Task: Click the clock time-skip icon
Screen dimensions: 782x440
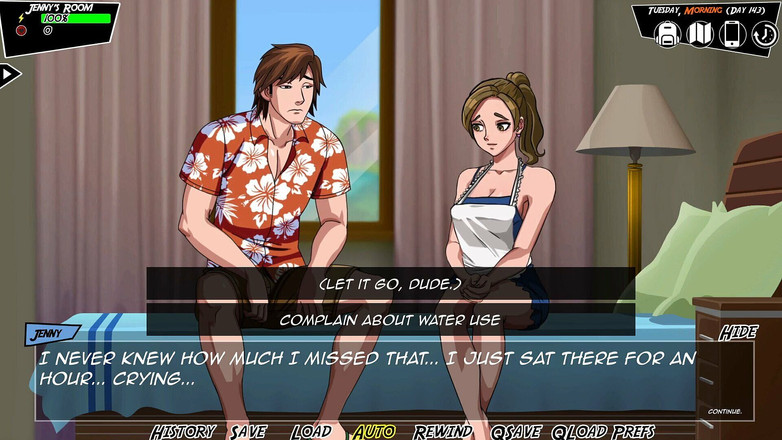Action: click(x=763, y=34)
